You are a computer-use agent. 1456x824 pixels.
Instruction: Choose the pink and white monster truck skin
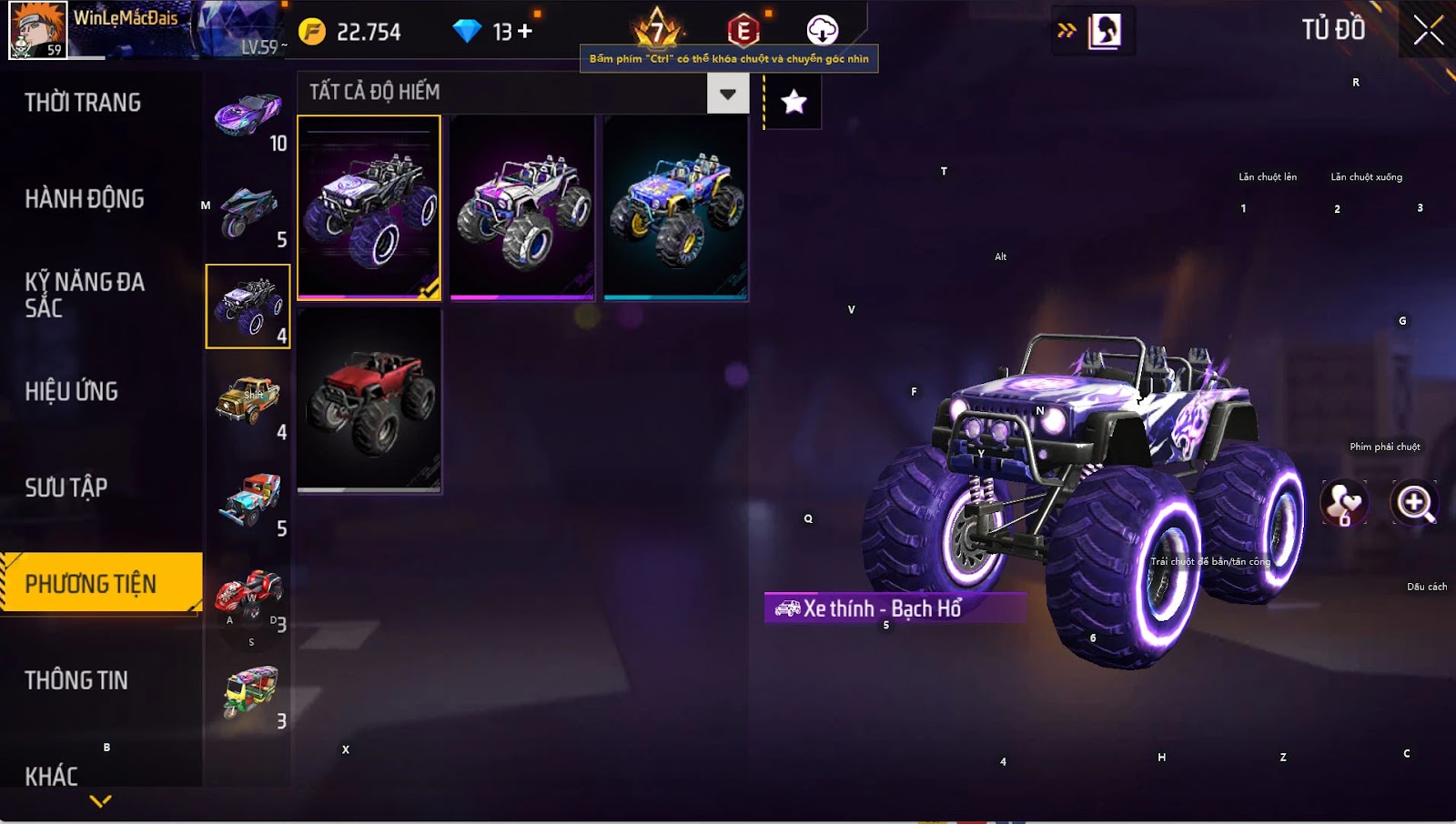click(522, 207)
